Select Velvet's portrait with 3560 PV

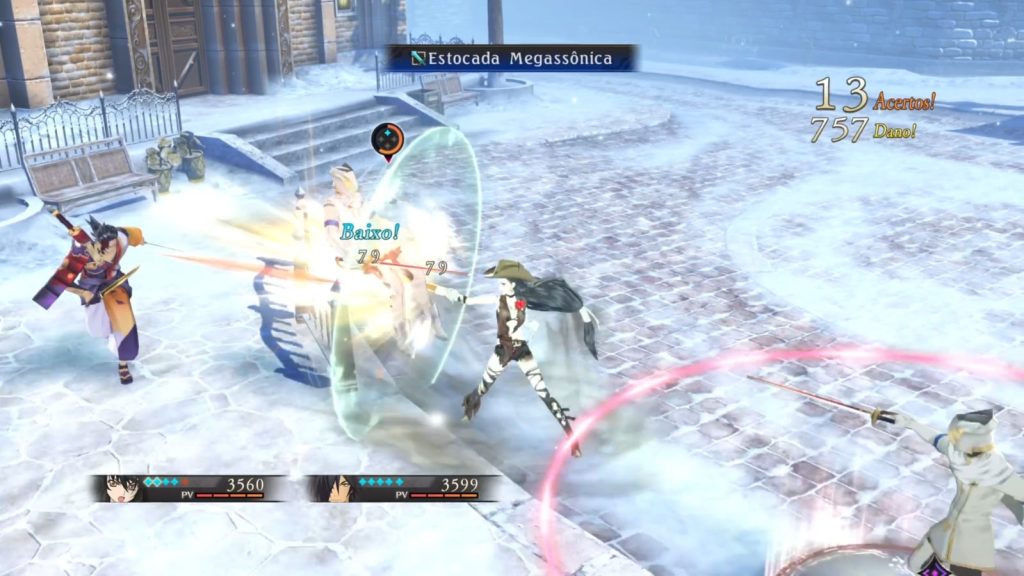119,487
